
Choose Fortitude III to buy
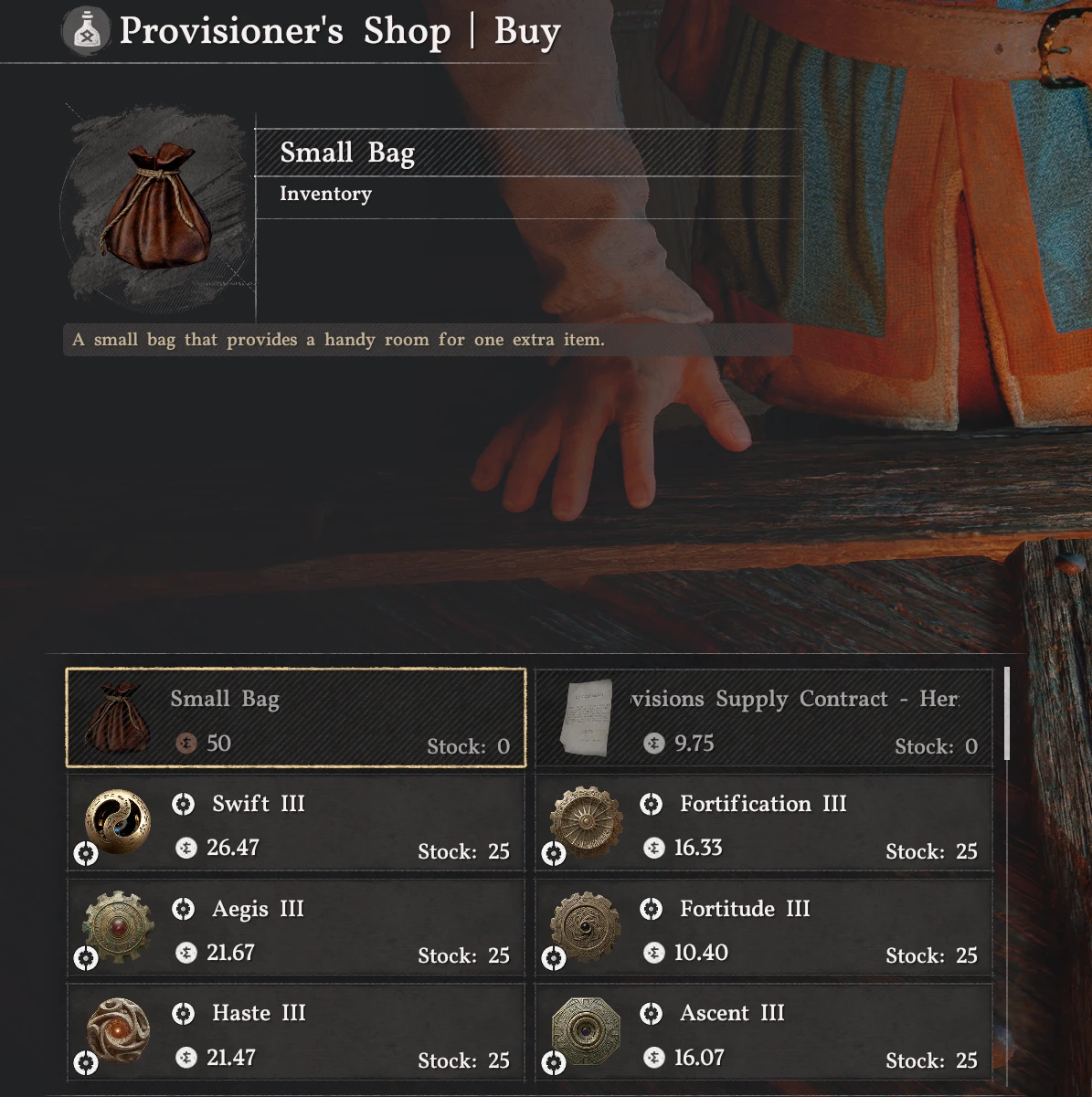[763, 930]
